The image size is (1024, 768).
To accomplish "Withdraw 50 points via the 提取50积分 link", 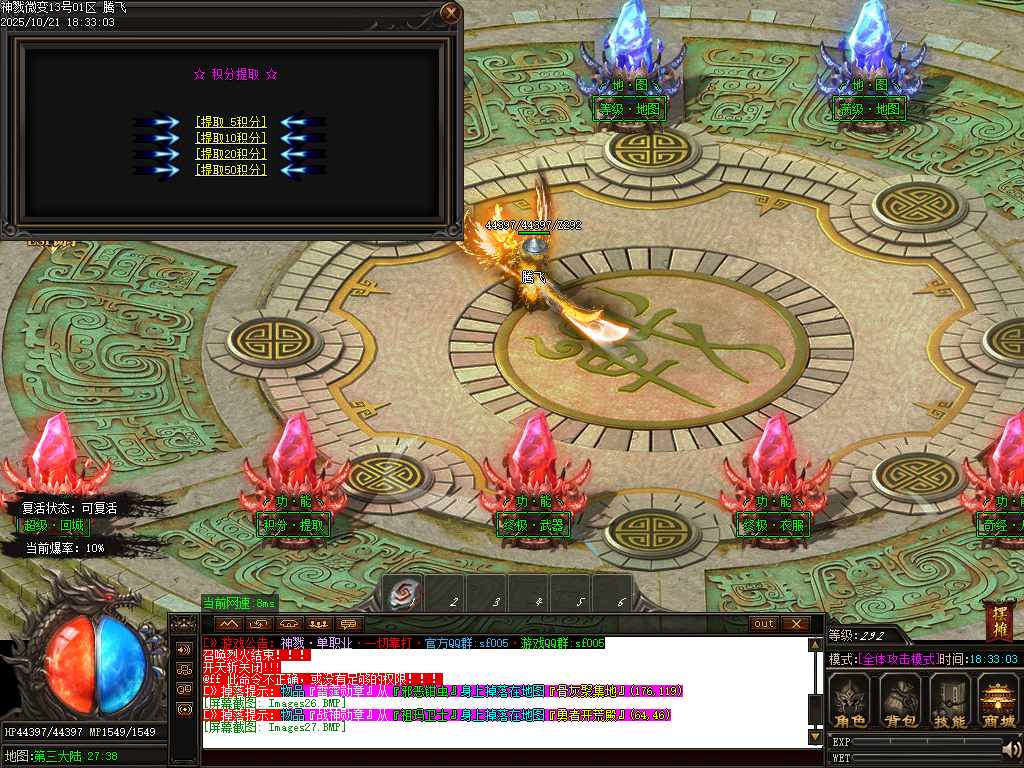I will coord(230,170).
